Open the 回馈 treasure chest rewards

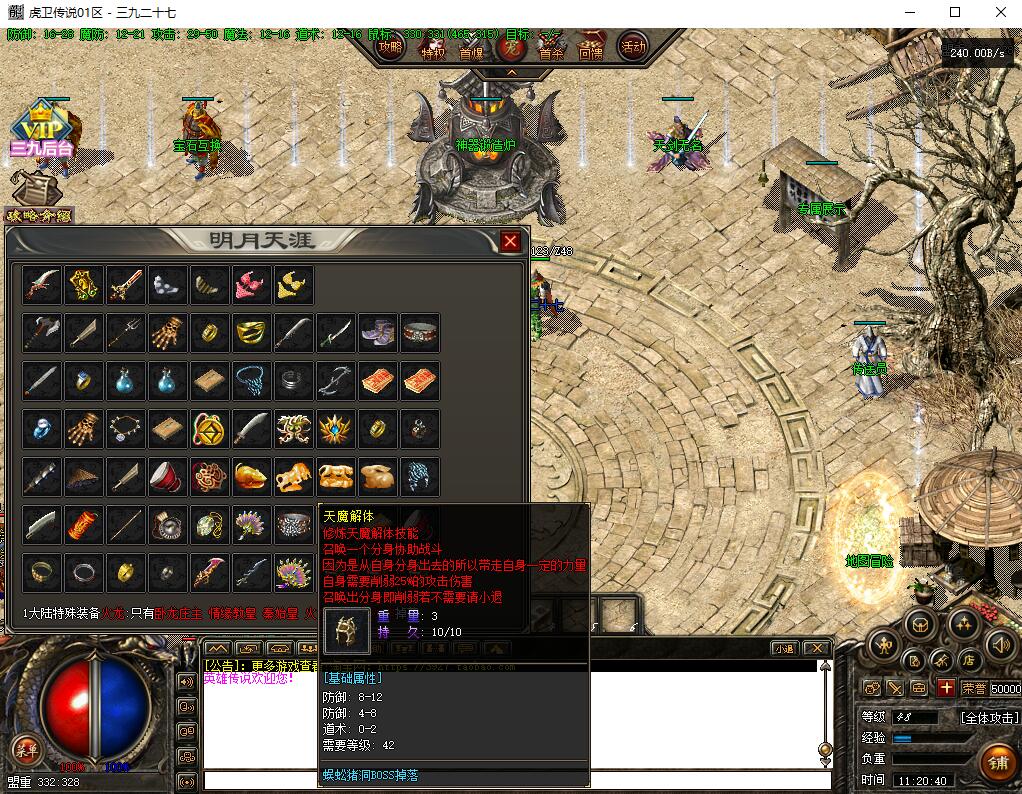pyautogui.click(x=591, y=45)
